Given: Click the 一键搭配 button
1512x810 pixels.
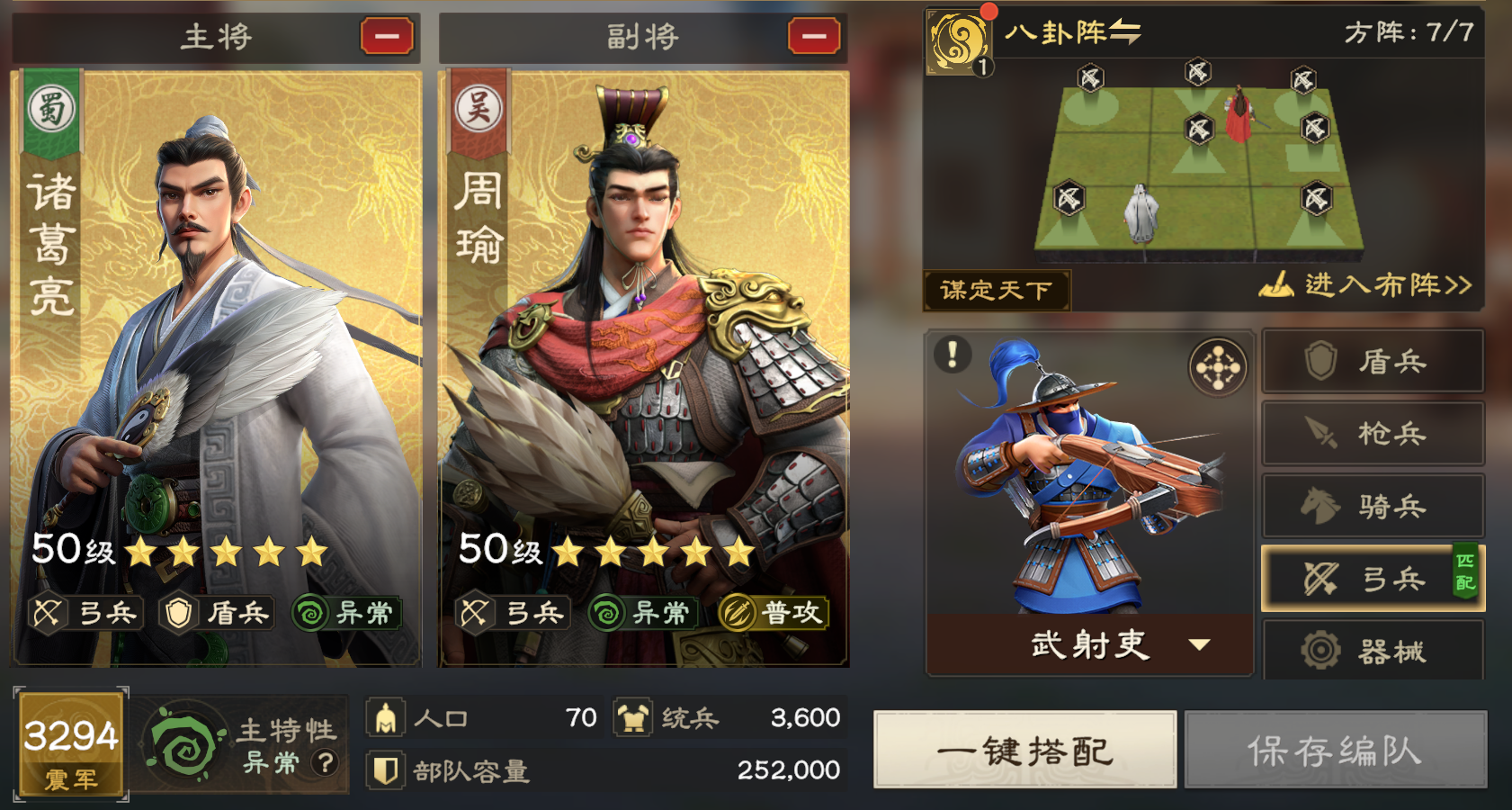Looking at the screenshot, I should click(1024, 750).
